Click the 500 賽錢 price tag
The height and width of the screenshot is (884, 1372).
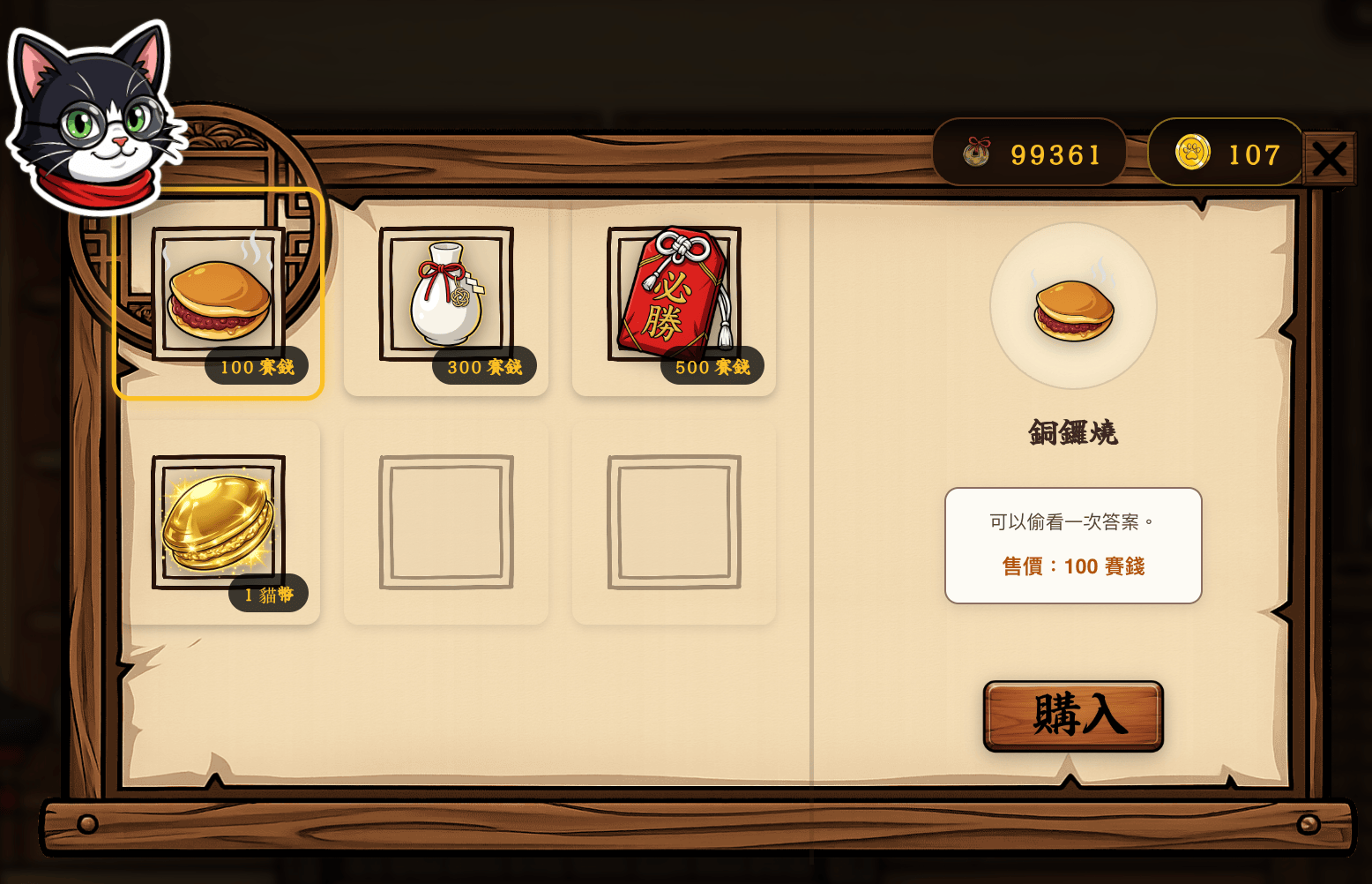[711, 367]
